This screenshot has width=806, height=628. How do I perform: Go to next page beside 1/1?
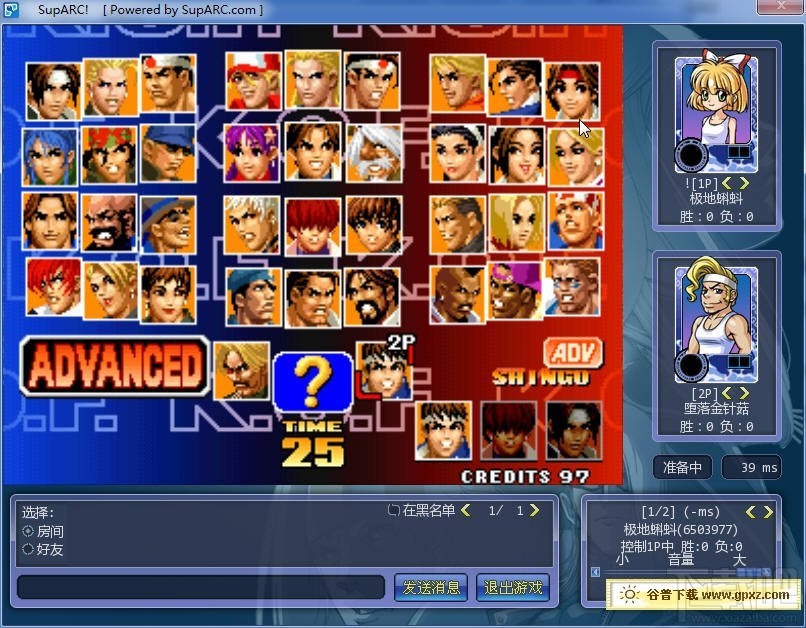point(534,511)
